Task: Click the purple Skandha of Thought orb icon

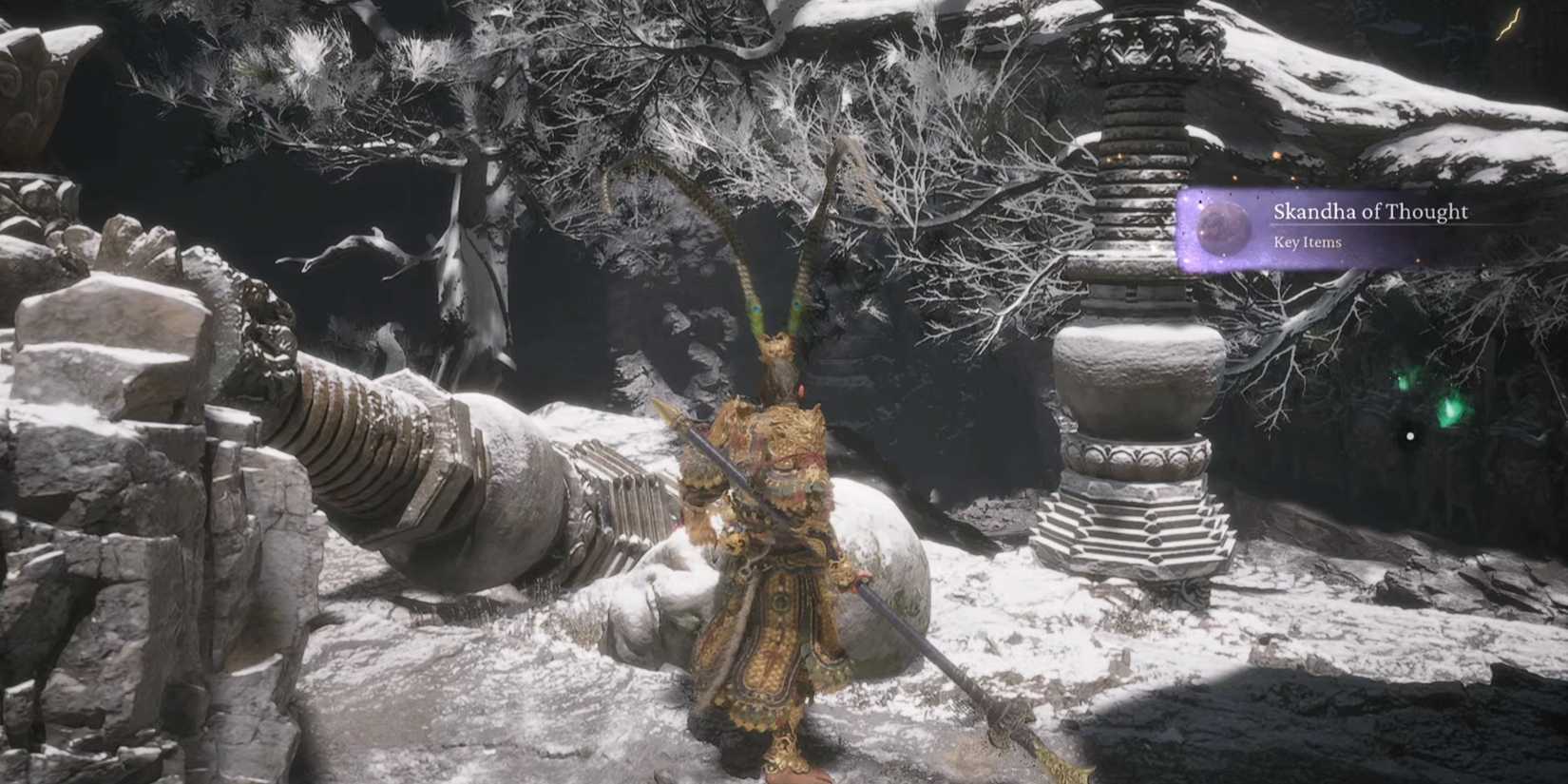Action: pos(1221,225)
